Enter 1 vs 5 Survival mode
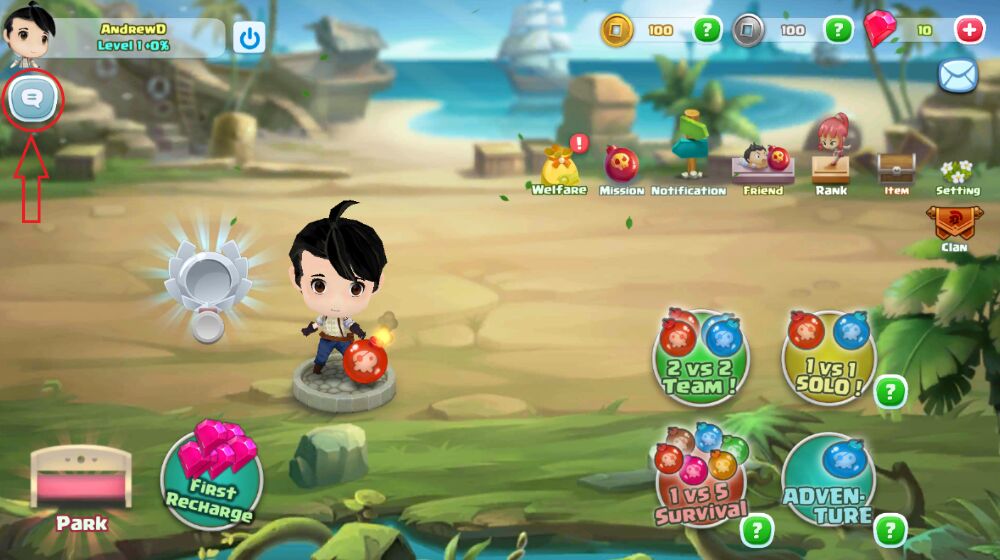 click(701, 482)
